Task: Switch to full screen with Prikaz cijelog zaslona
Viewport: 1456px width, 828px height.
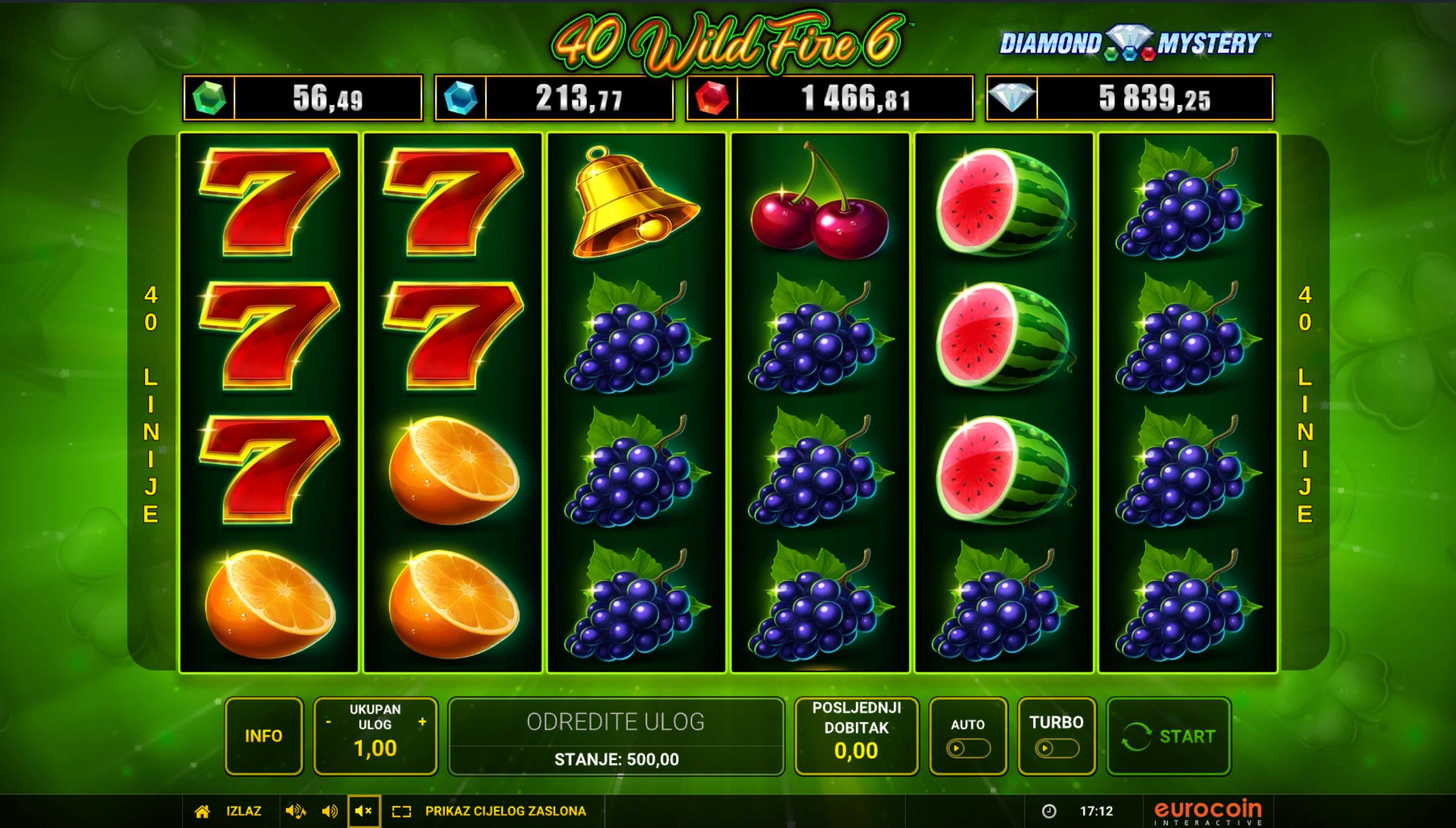Action: tap(505, 811)
